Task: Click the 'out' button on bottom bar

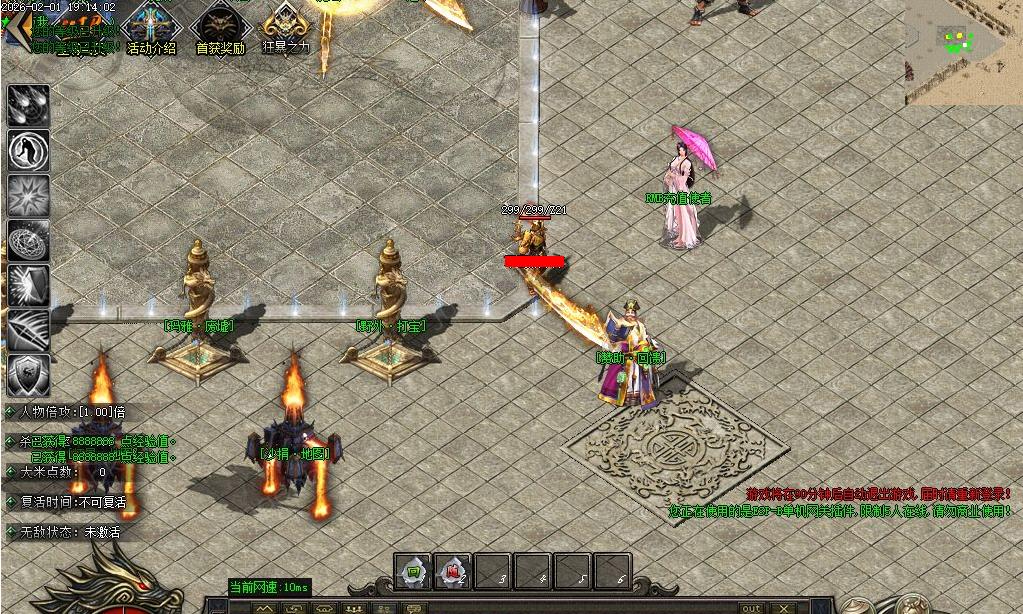Action: tap(750, 607)
